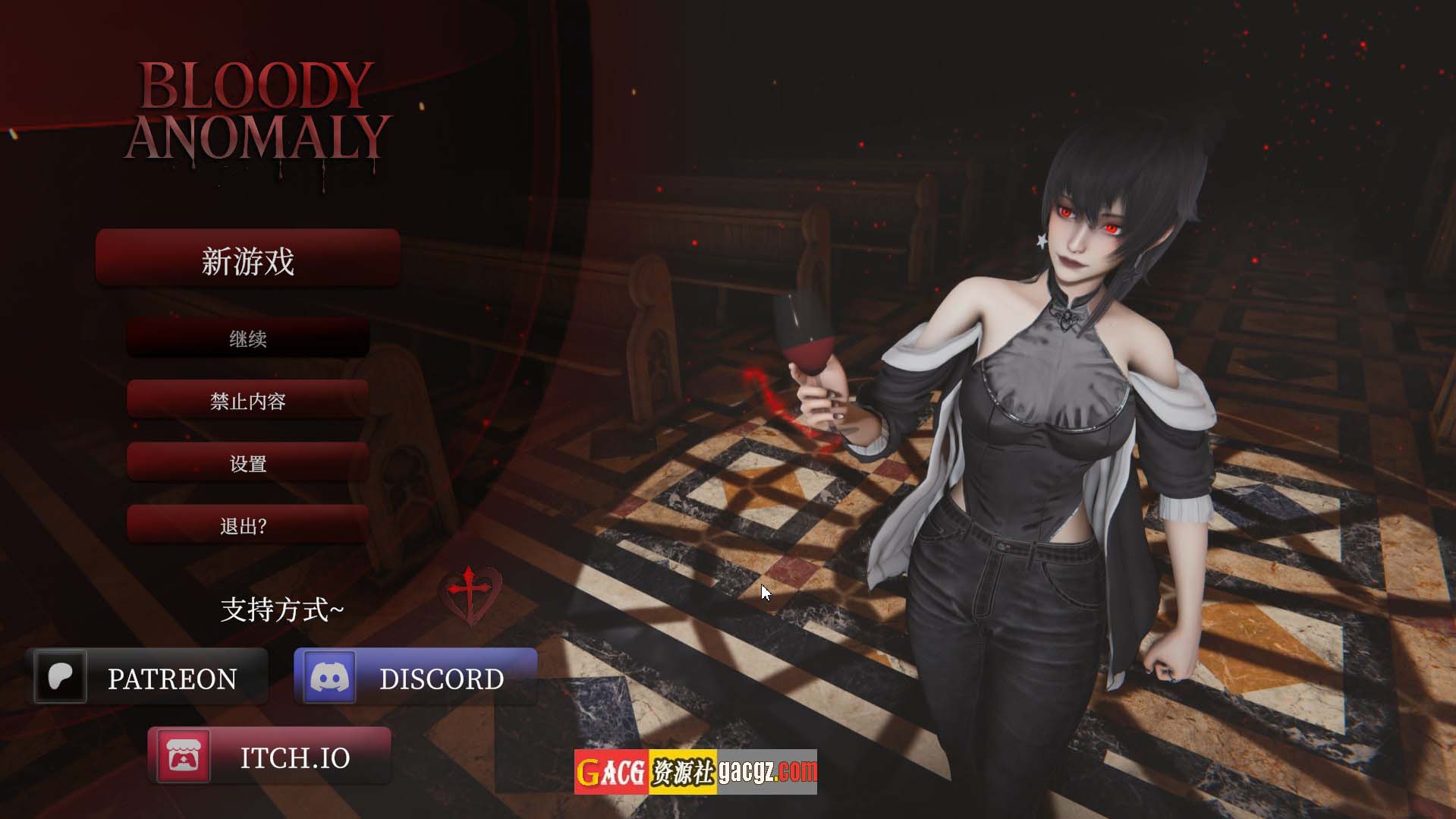Open the 设置 settings menu

coord(247,463)
